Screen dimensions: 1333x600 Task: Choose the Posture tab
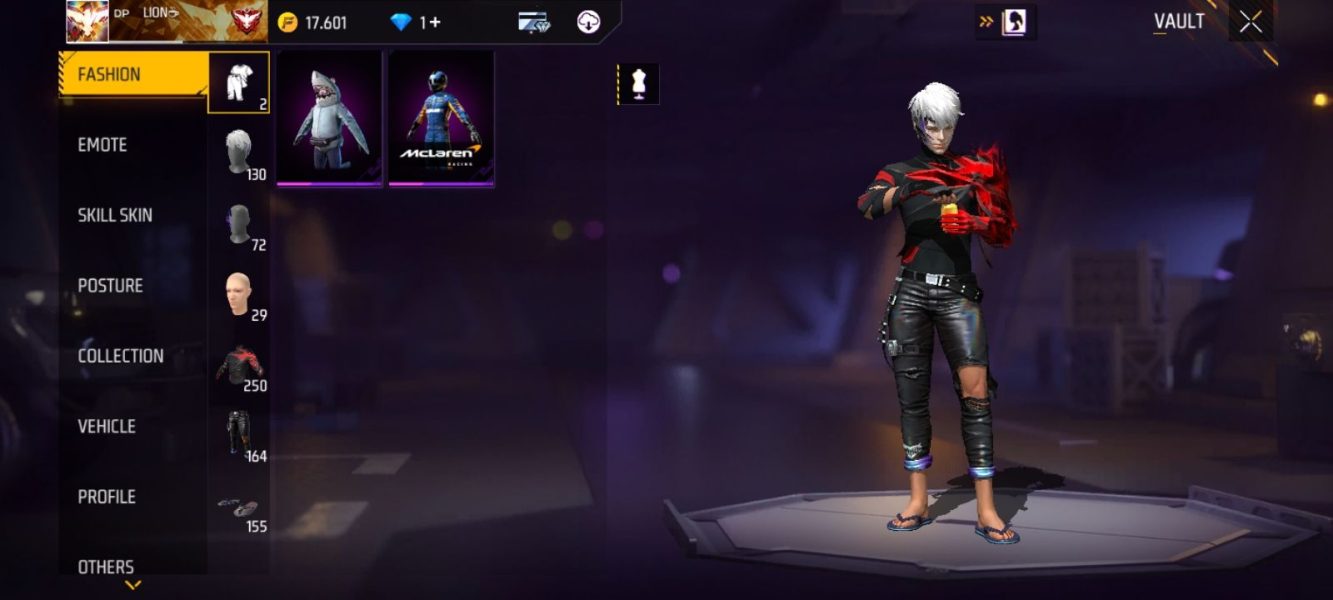(110, 286)
